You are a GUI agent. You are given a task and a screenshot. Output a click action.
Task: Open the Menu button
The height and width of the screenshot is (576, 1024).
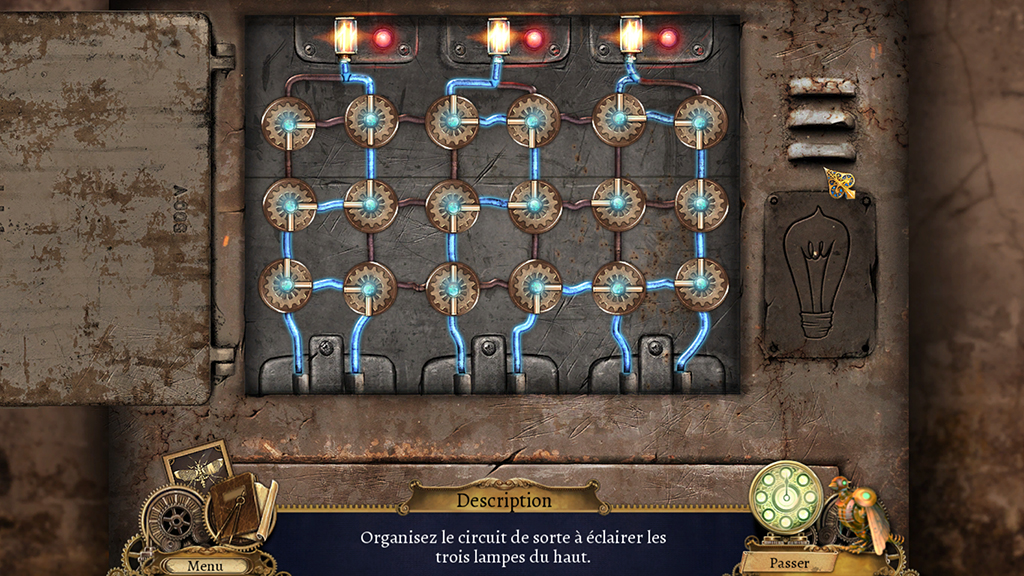(x=204, y=565)
